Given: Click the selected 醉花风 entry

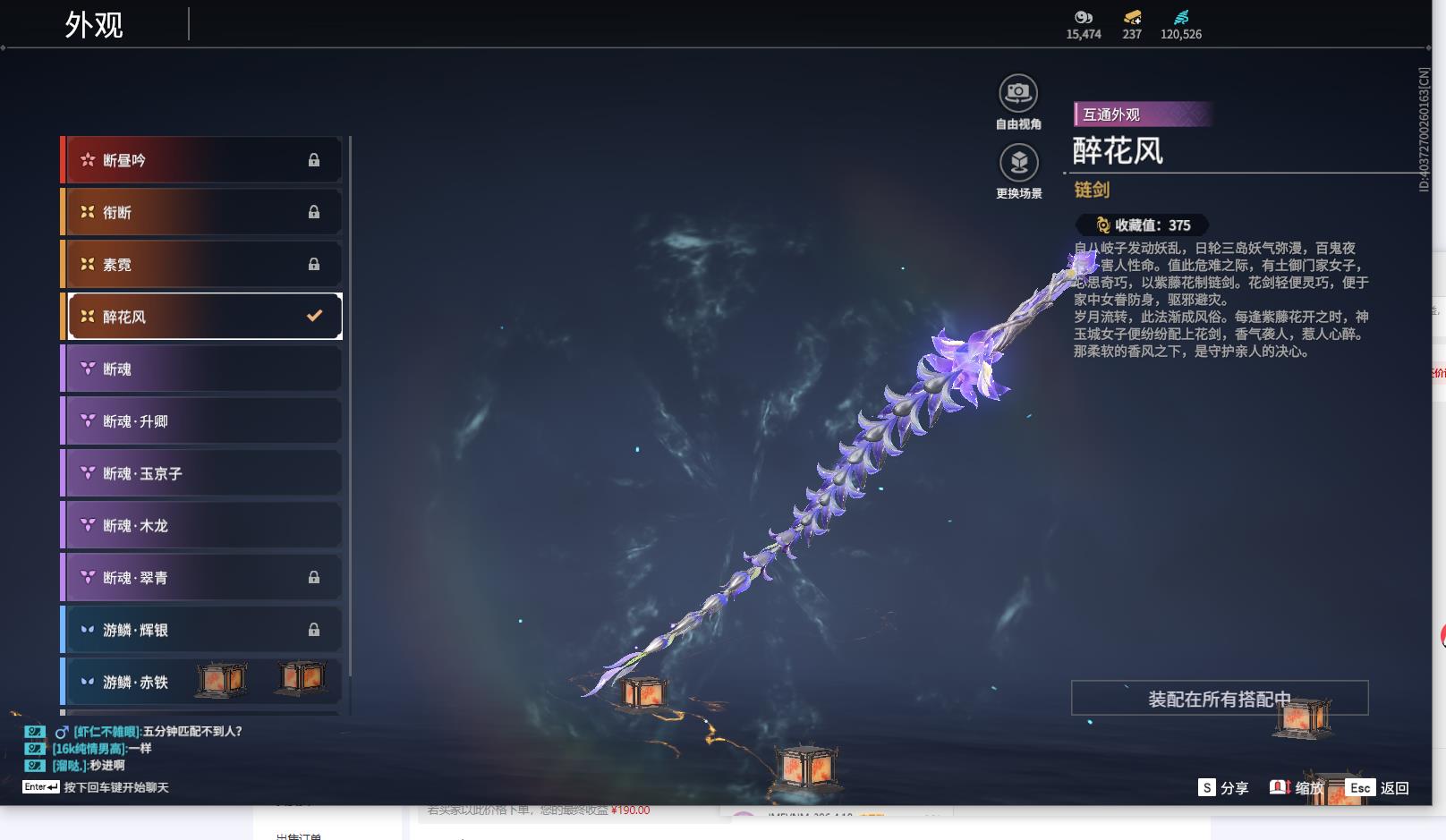Looking at the screenshot, I should tap(202, 317).
